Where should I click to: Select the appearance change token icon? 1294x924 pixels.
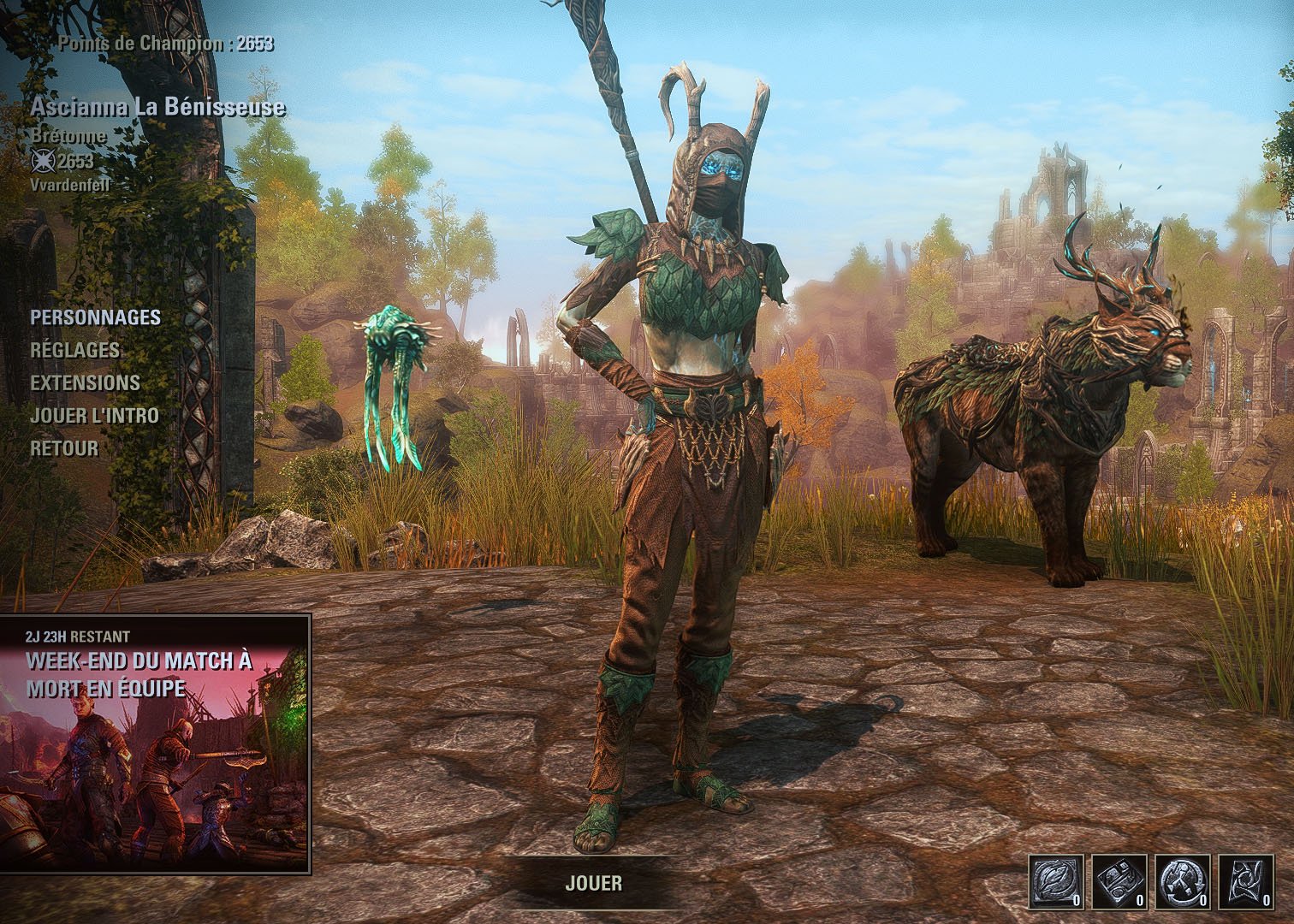point(1119,881)
